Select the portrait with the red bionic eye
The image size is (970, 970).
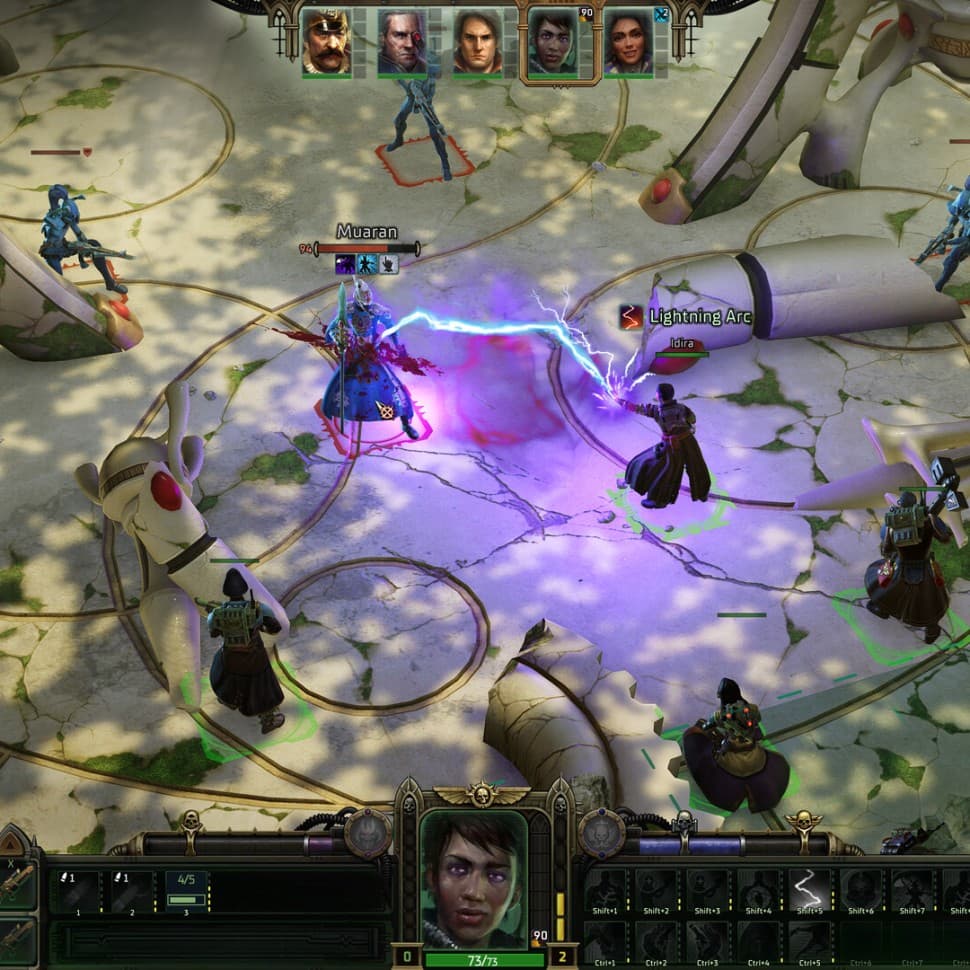pyautogui.click(x=402, y=42)
